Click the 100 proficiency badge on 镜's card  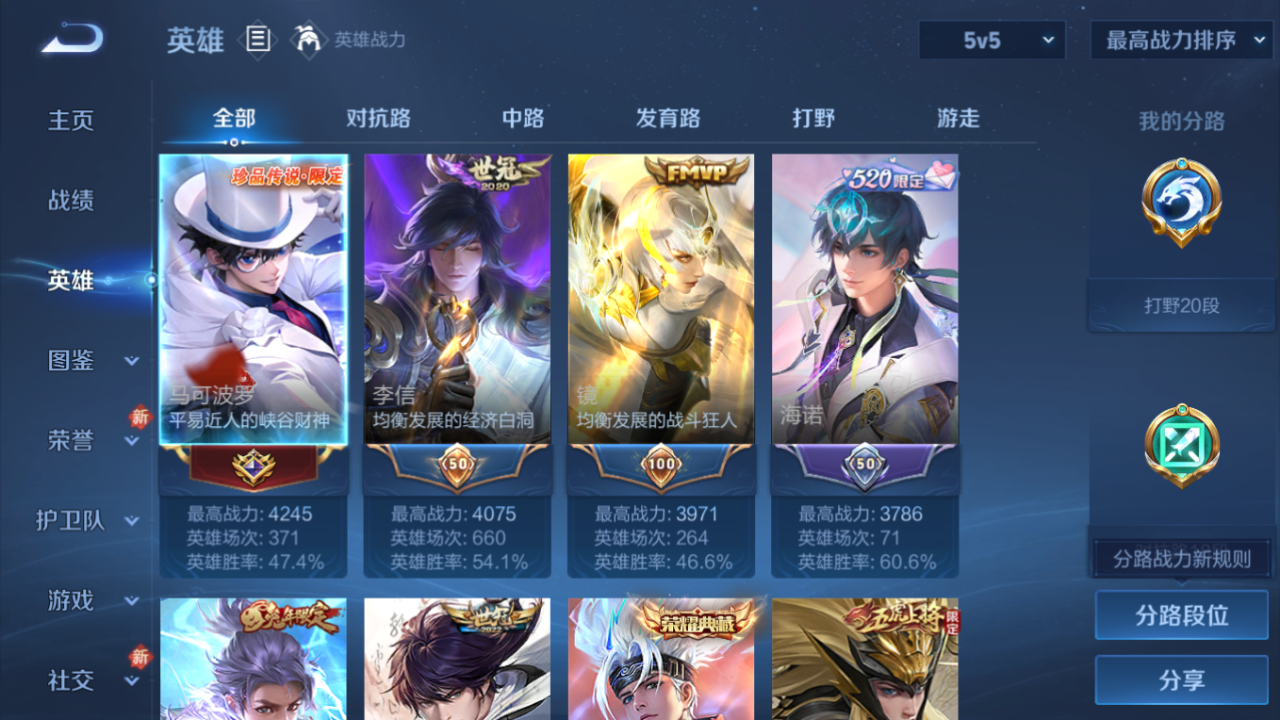(660, 465)
